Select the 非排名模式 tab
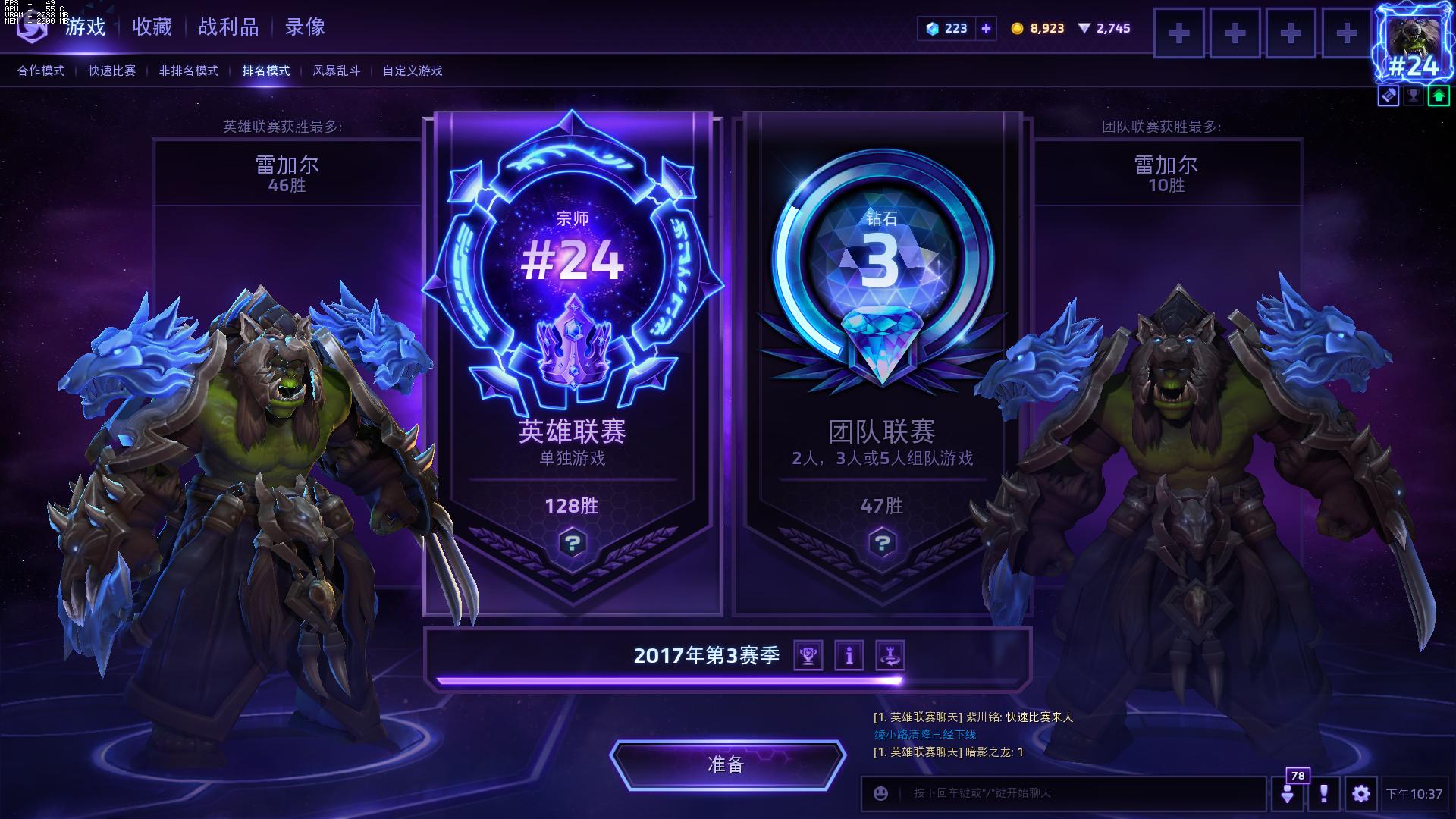Screen dimensions: 1456x819 (188, 71)
